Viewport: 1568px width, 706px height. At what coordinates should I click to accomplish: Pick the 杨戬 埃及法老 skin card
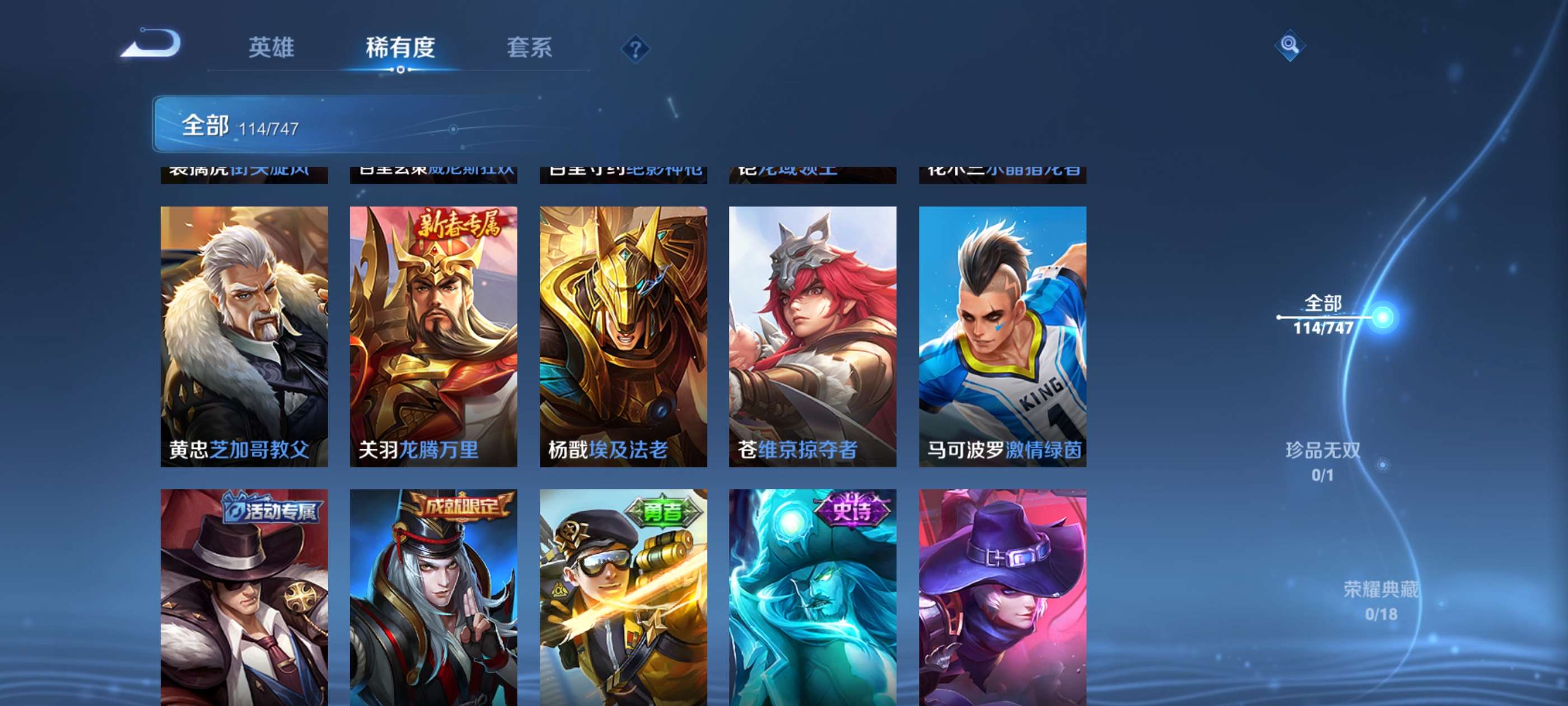[x=623, y=336]
